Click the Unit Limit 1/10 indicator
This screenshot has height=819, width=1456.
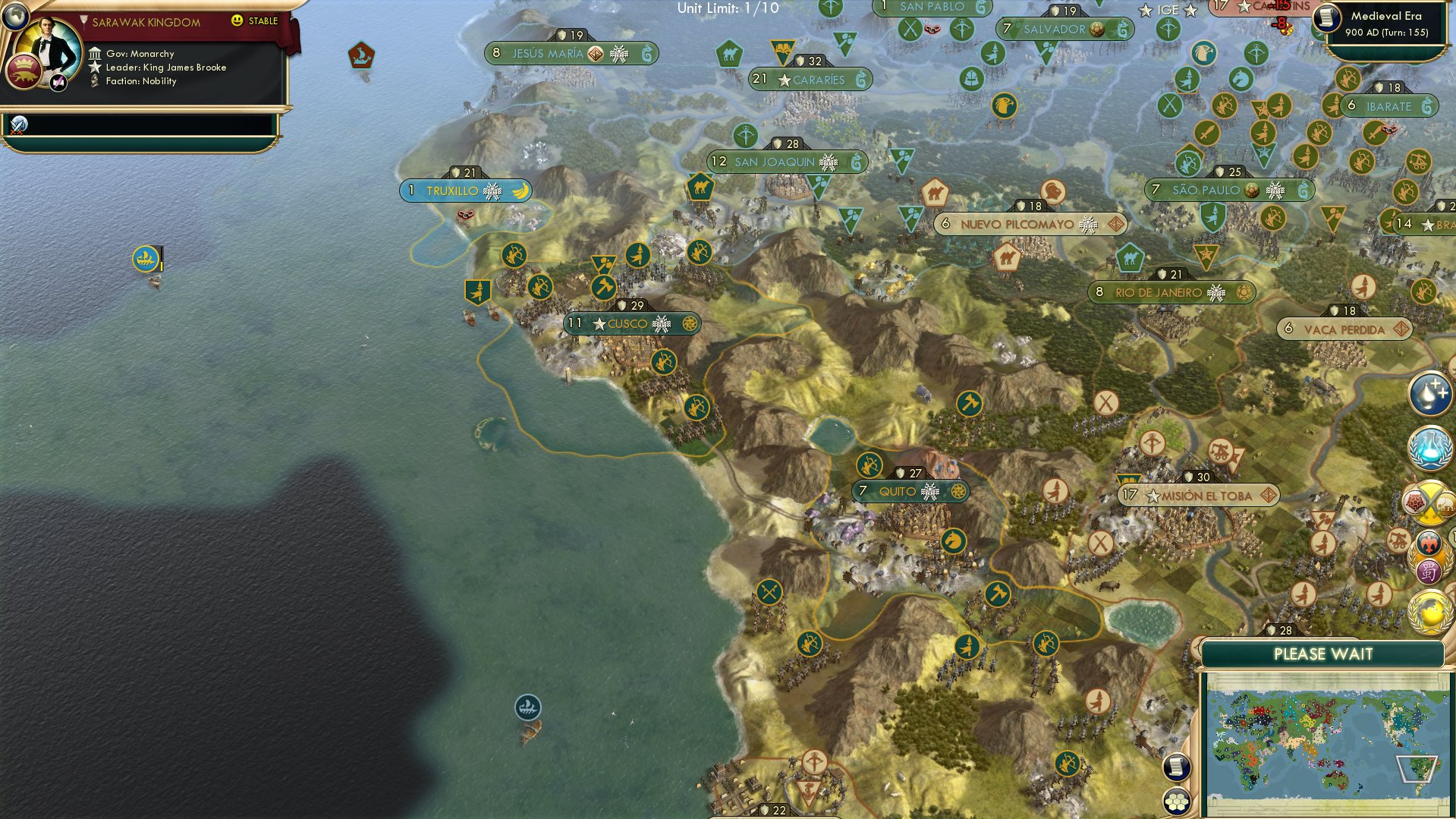coord(727,9)
